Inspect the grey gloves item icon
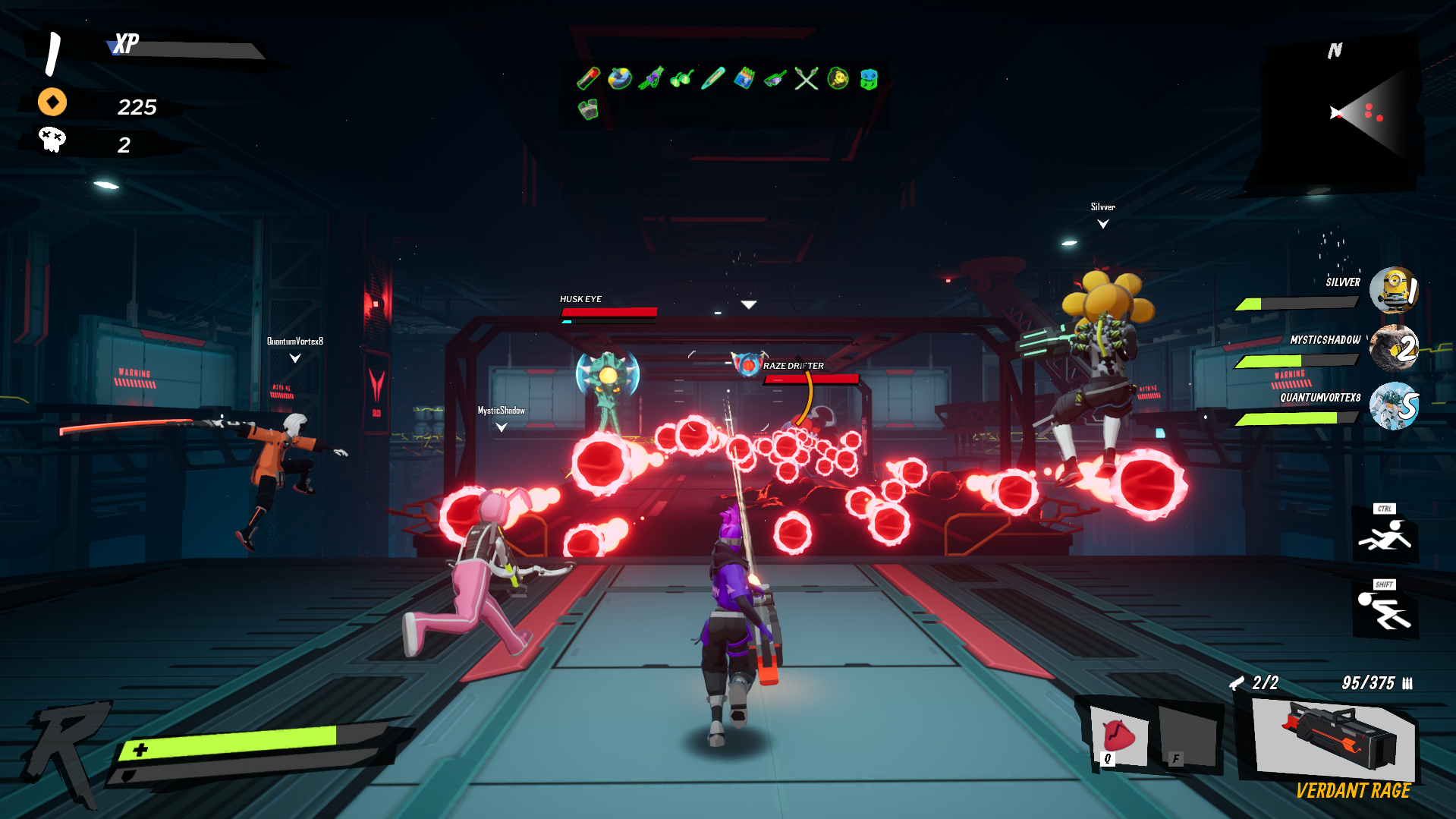The height and width of the screenshot is (819, 1456). 589,110
